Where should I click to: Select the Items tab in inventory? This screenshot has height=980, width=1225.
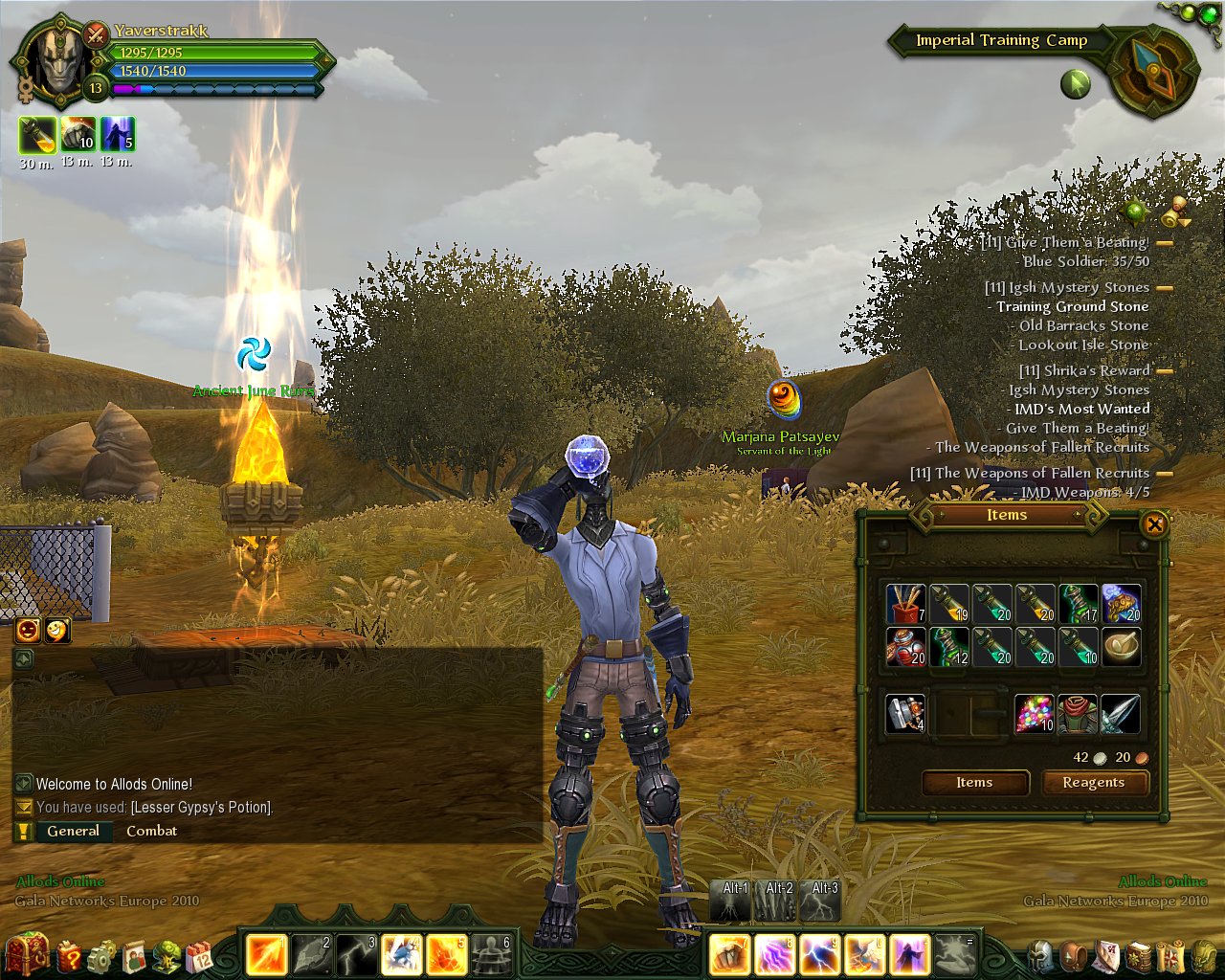[x=974, y=783]
